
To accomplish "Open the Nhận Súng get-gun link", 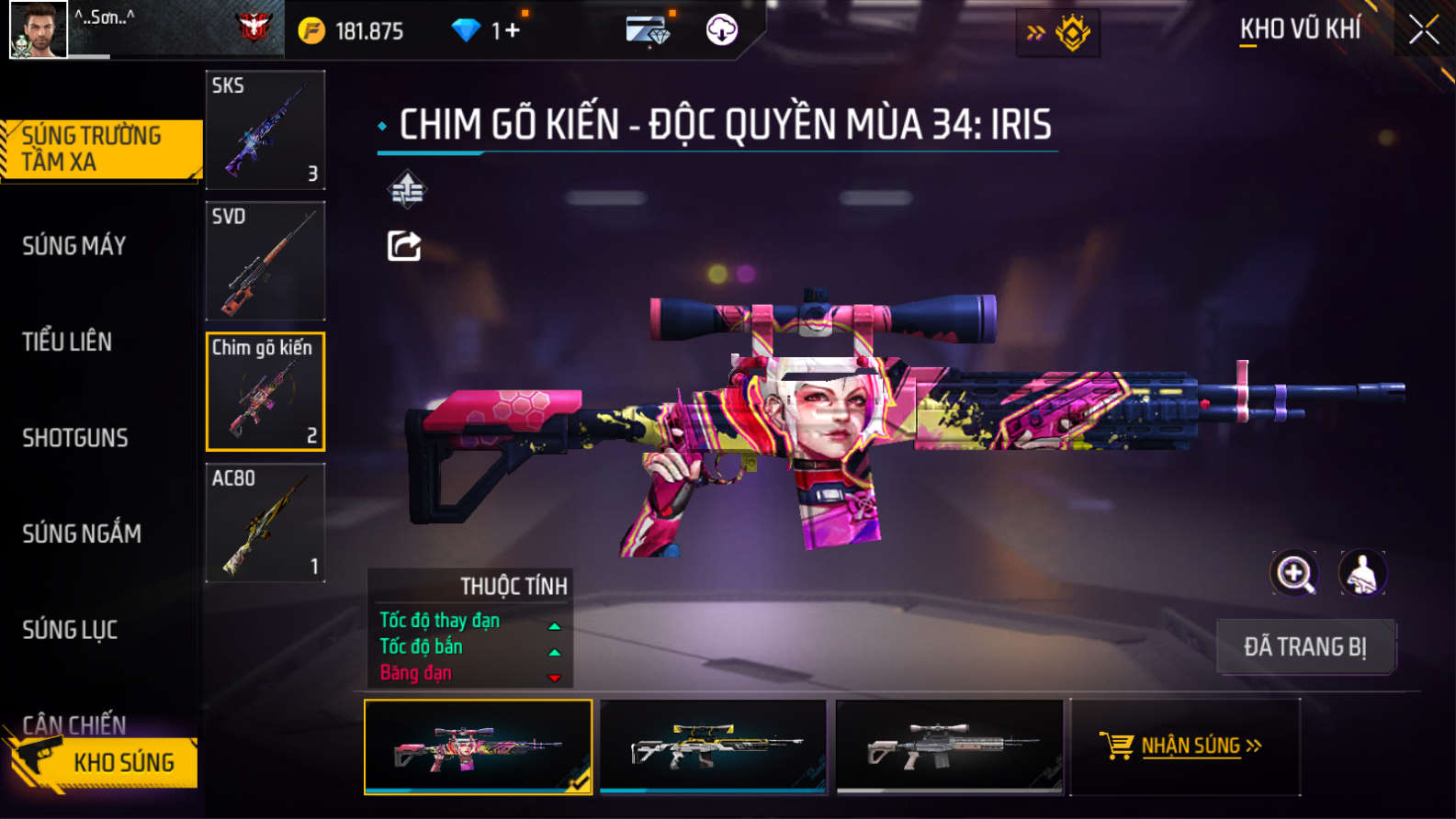I will (x=1185, y=746).
